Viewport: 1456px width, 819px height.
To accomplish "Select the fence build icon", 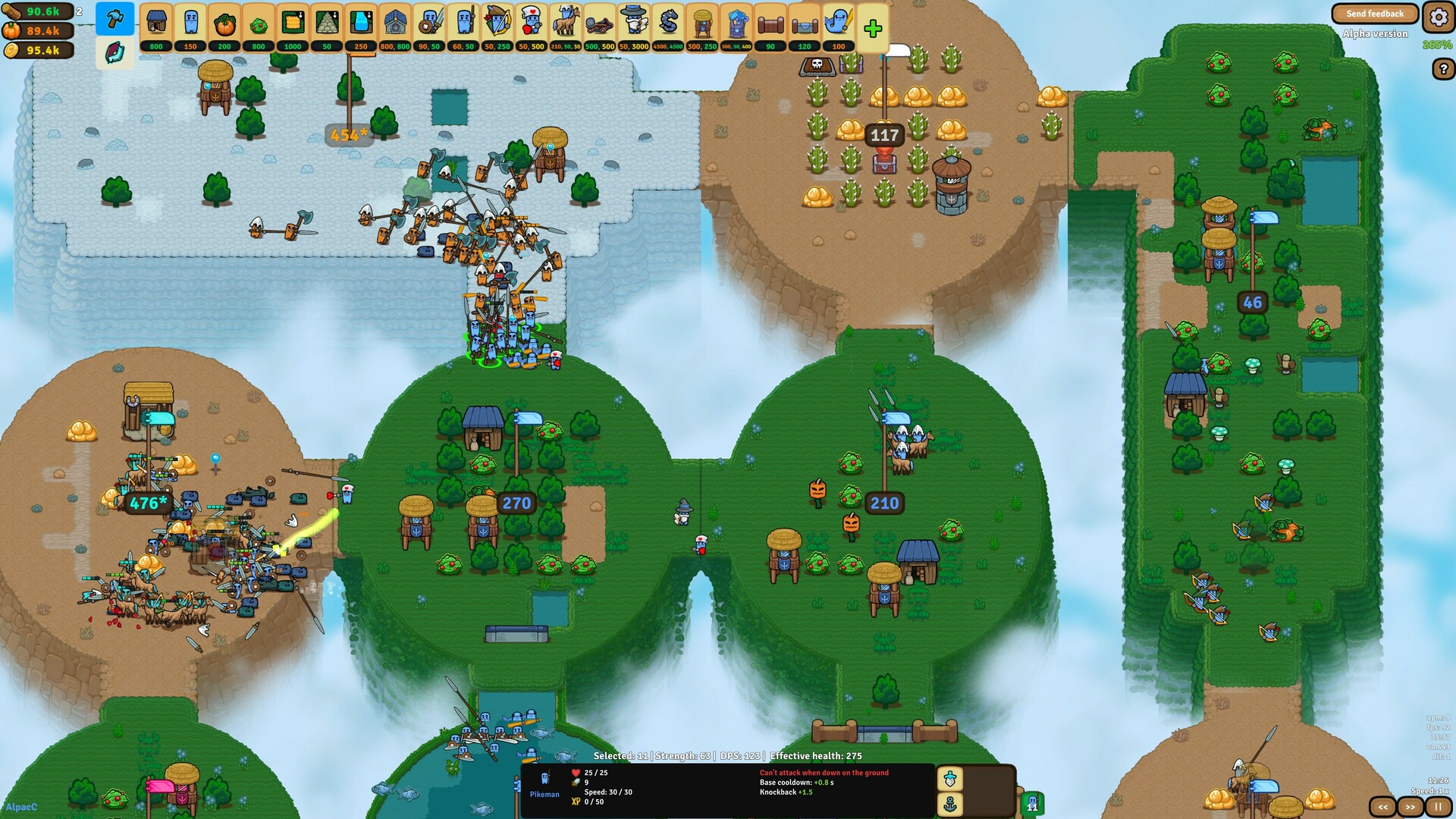I will pyautogui.click(x=770, y=24).
